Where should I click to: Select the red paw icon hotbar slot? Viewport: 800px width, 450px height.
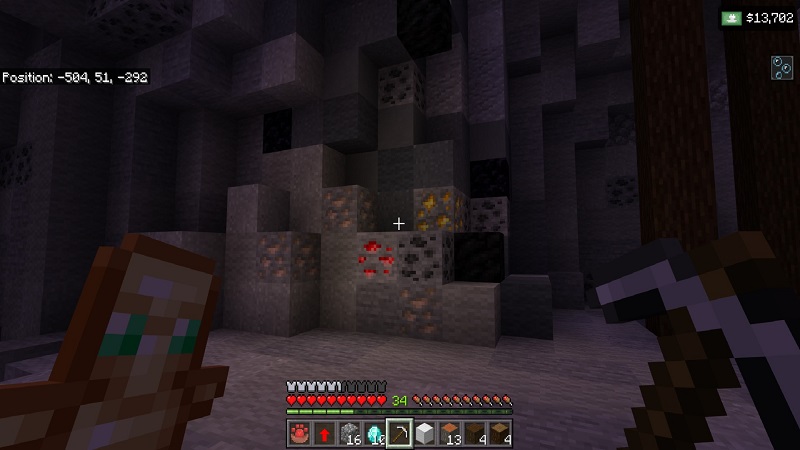click(x=299, y=434)
